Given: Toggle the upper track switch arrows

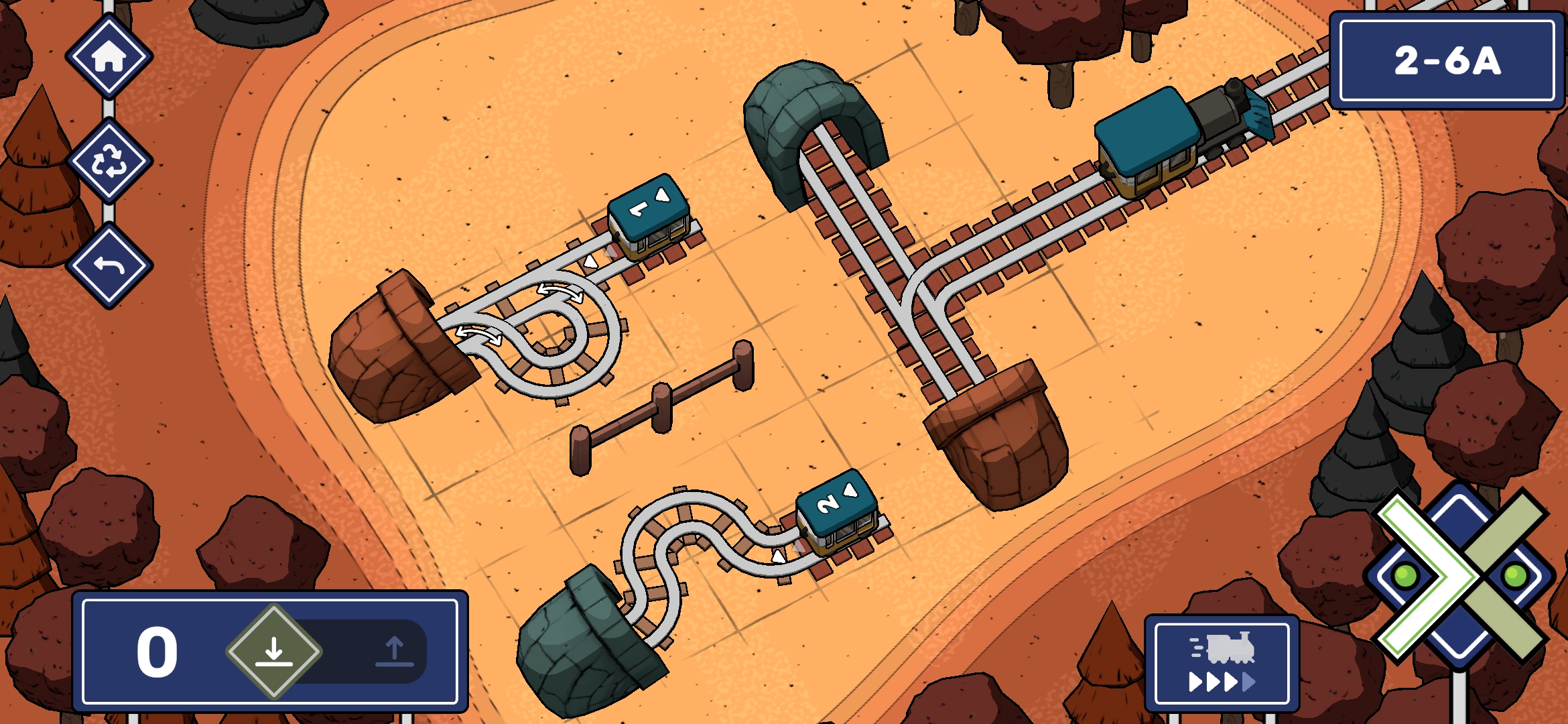Looking at the screenshot, I should 560,292.
